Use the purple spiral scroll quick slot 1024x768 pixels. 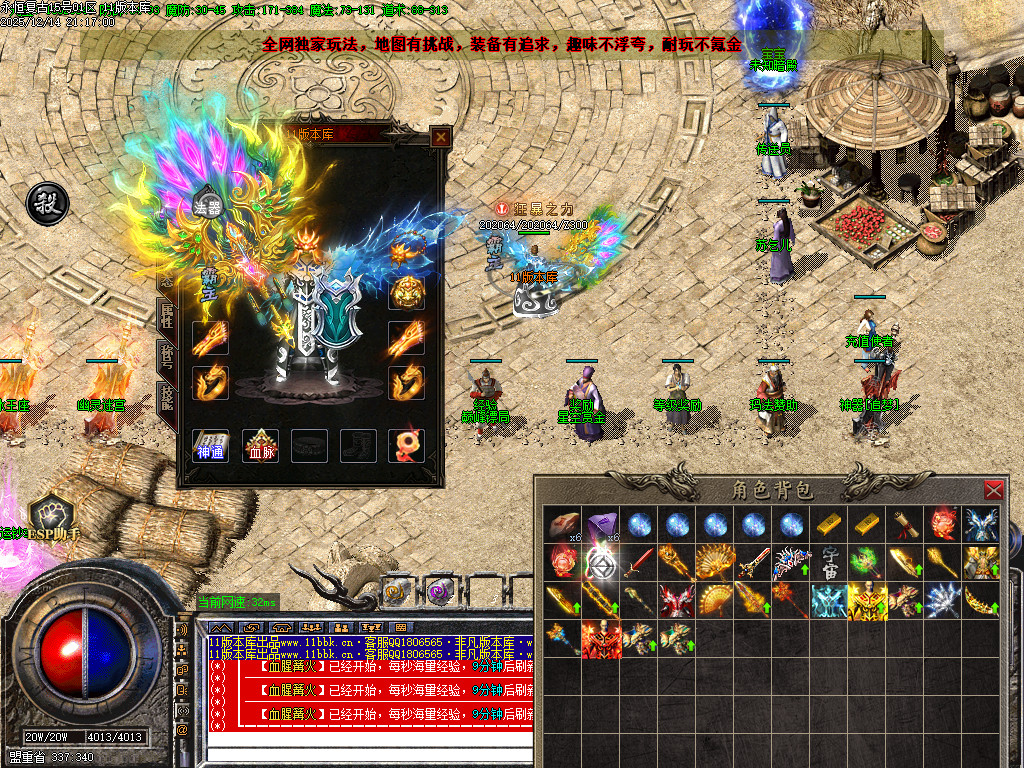tap(437, 592)
